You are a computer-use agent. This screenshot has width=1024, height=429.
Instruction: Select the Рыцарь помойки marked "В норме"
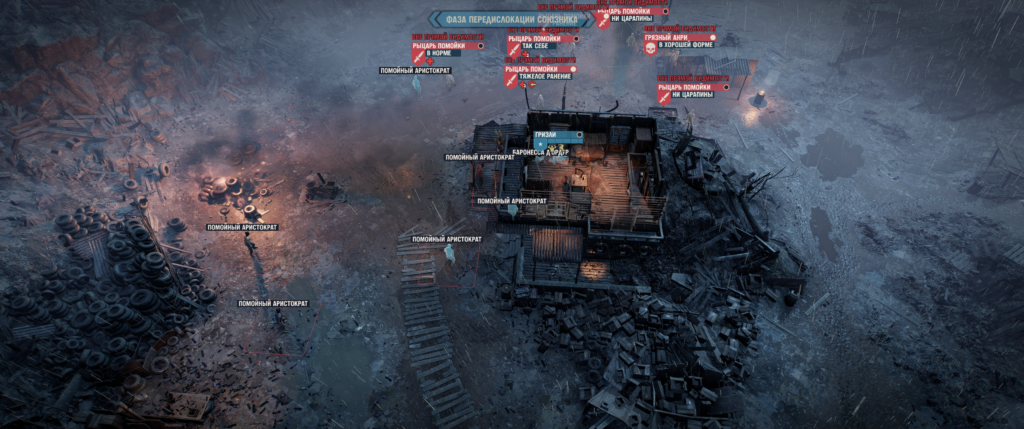448,45
